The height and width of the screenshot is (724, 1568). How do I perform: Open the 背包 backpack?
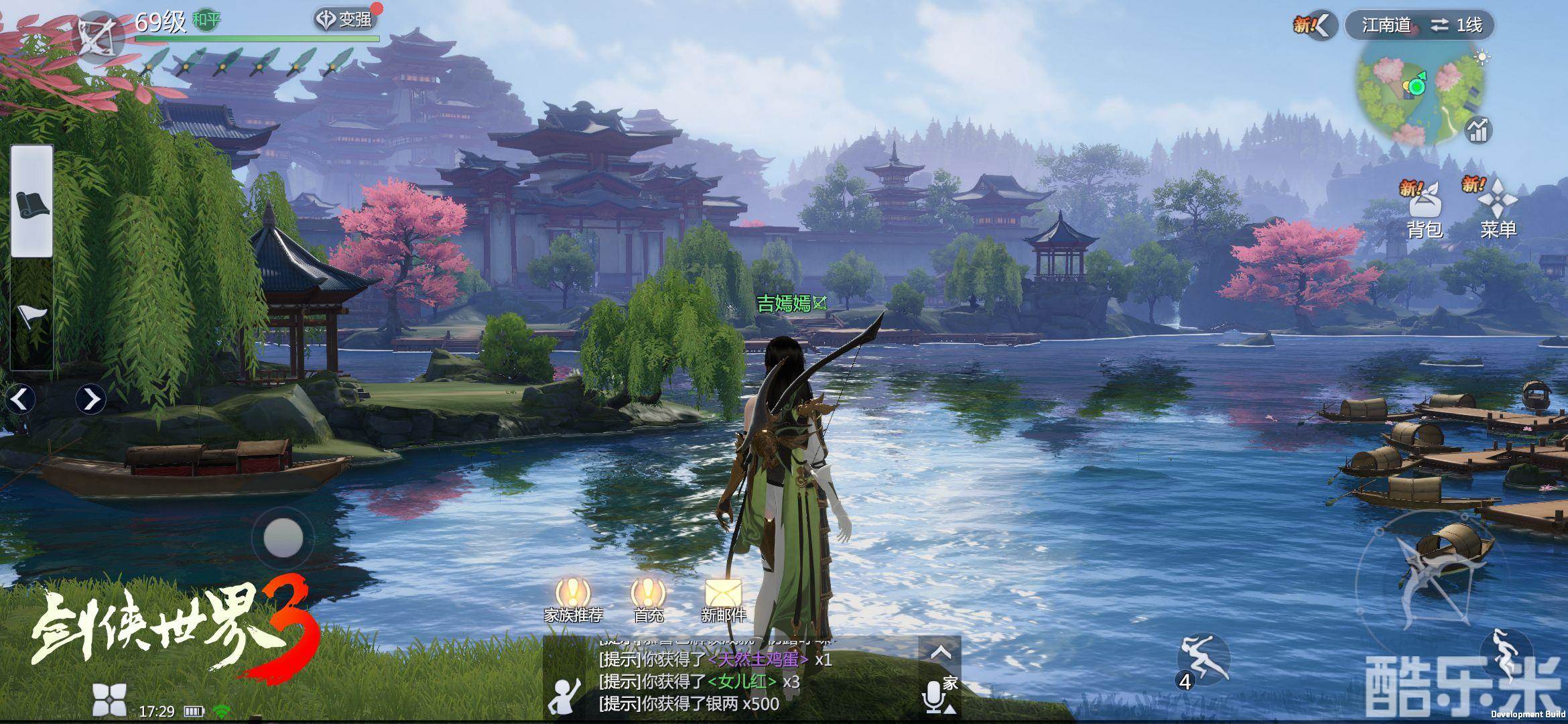pos(1423,208)
